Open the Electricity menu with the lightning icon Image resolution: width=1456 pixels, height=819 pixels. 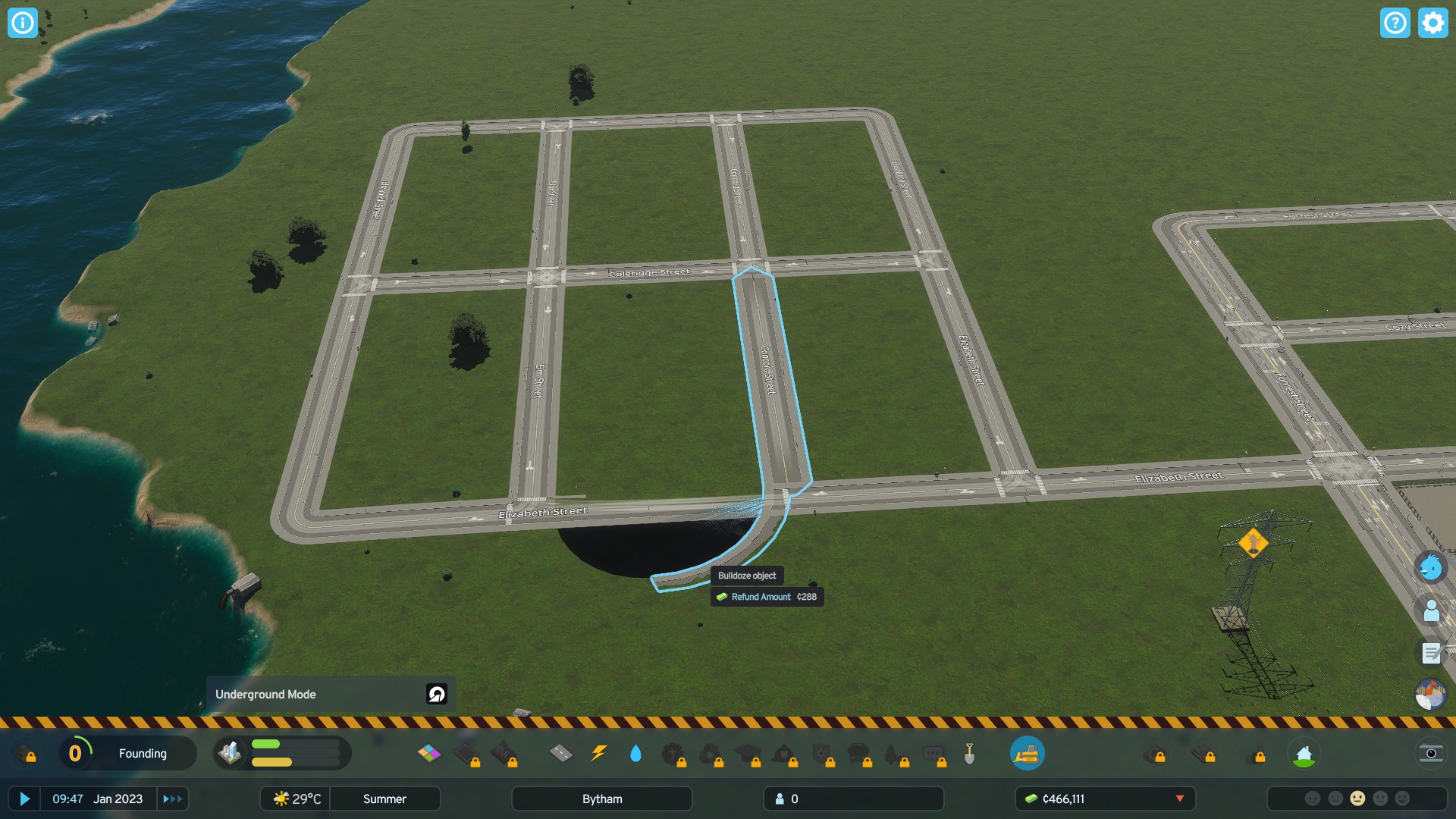pos(598,753)
